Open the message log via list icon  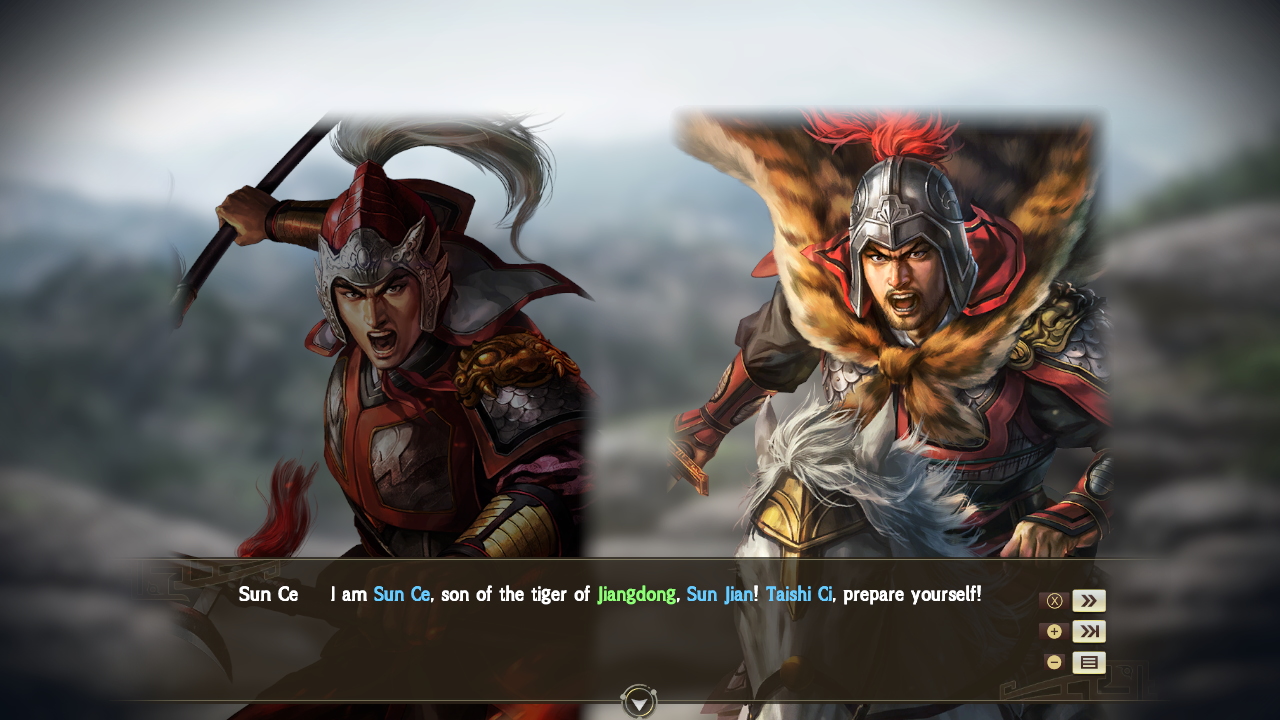click(1089, 662)
